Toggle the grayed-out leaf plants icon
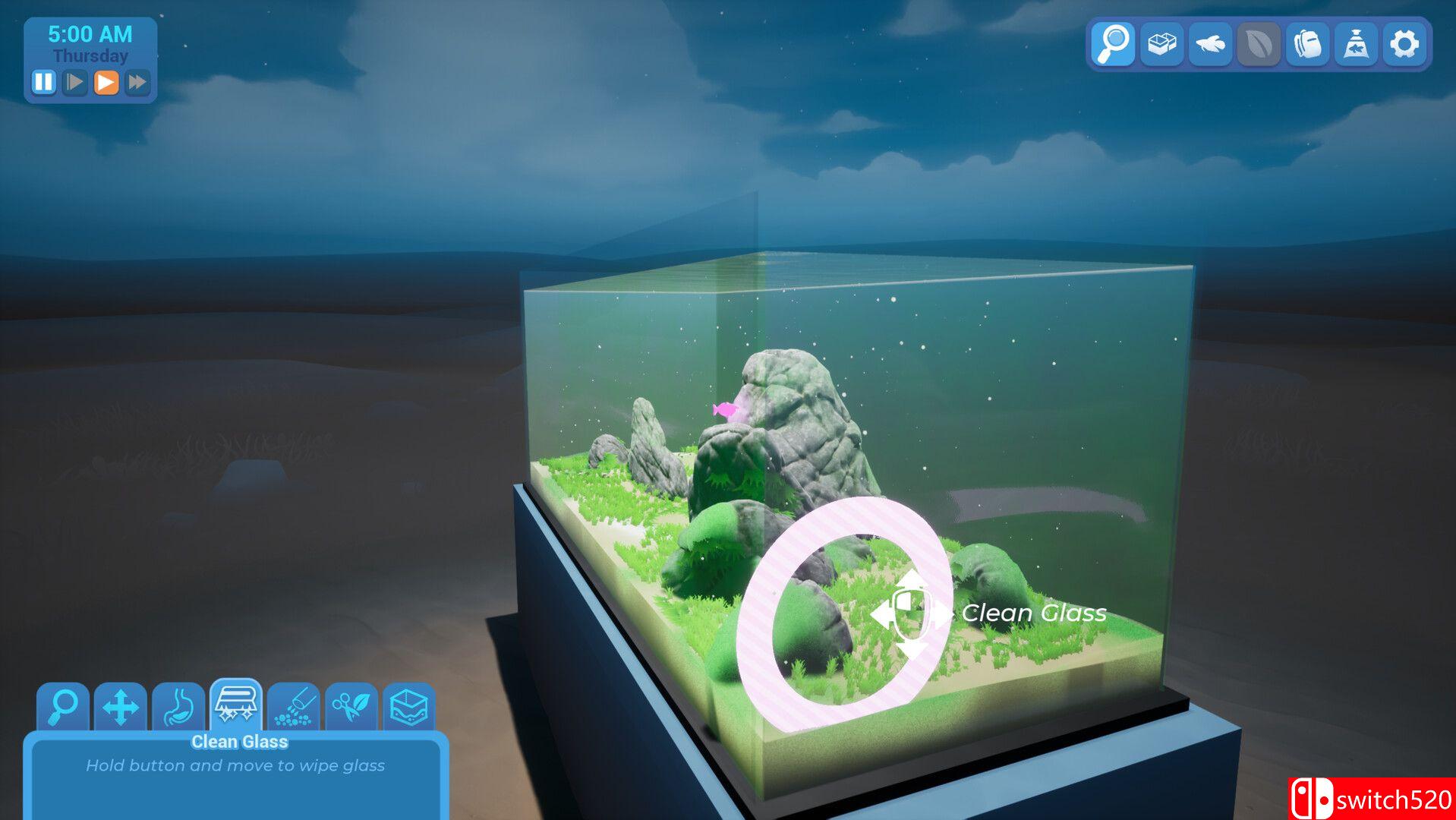Image resolution: width=1456 pixels, height=820 pixels. tap(1259, 44)
